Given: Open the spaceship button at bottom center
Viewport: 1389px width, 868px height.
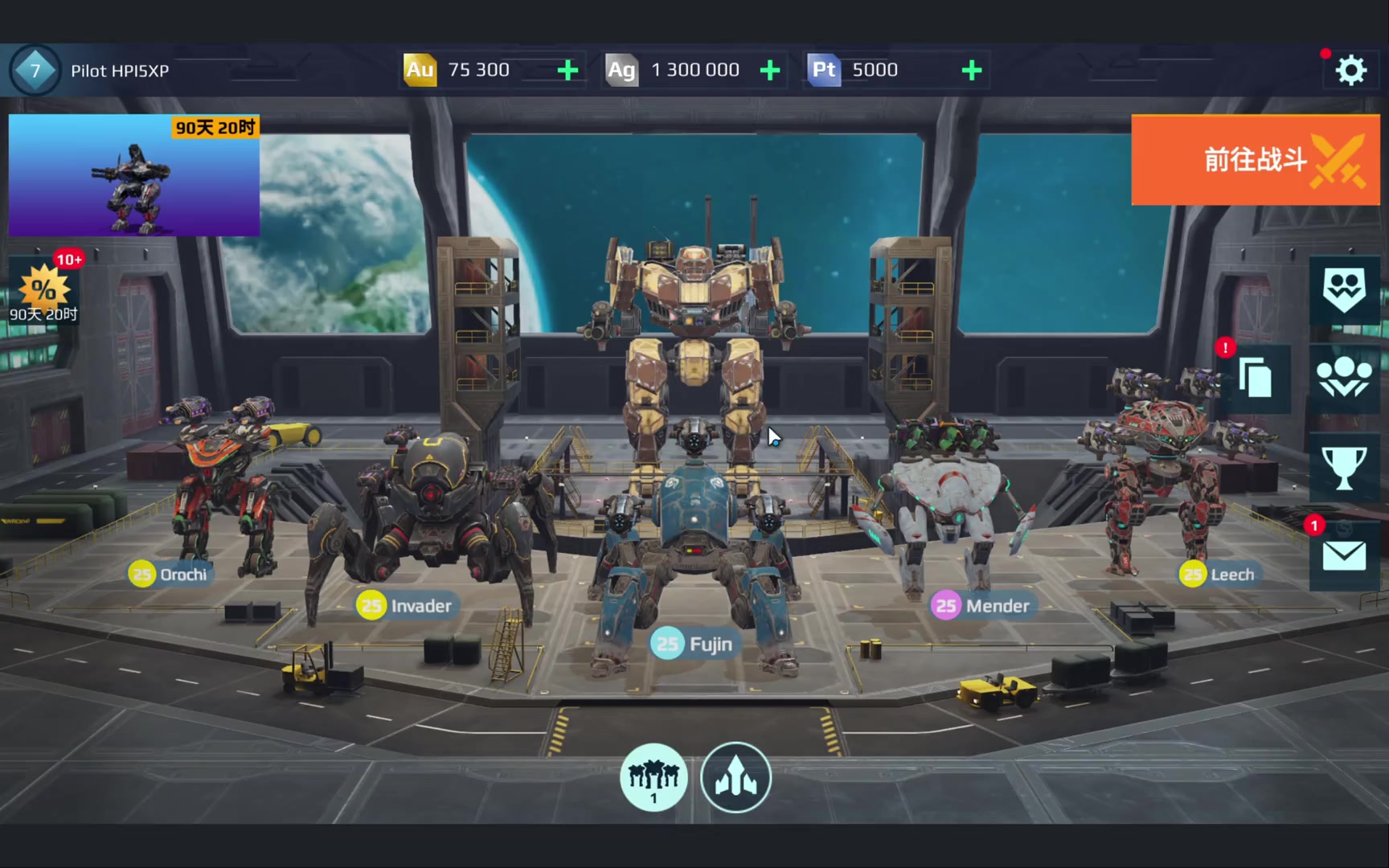Looking at the screenshot, I should coord(735,777).
